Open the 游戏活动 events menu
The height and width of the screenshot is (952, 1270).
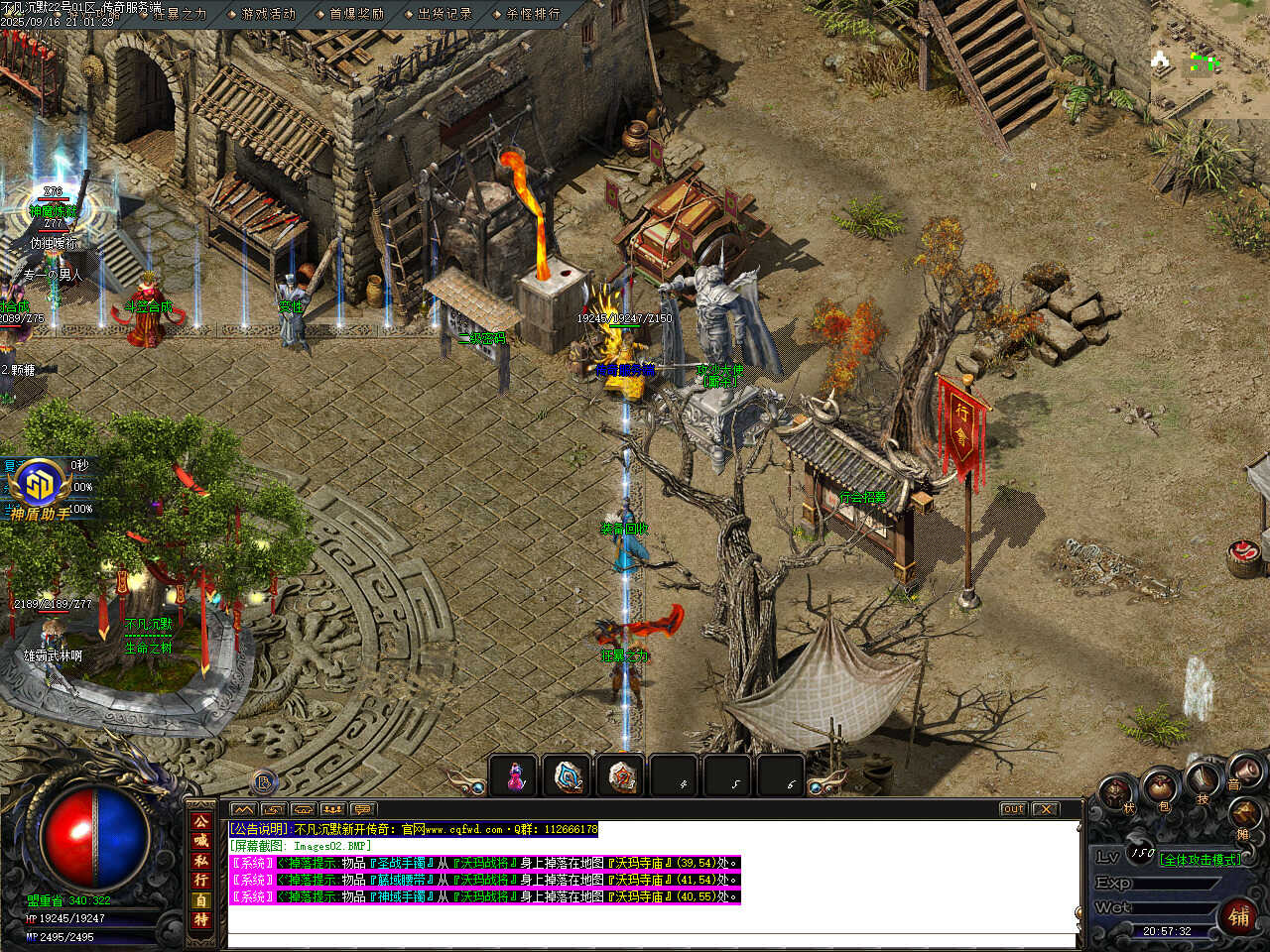point(268,14)
